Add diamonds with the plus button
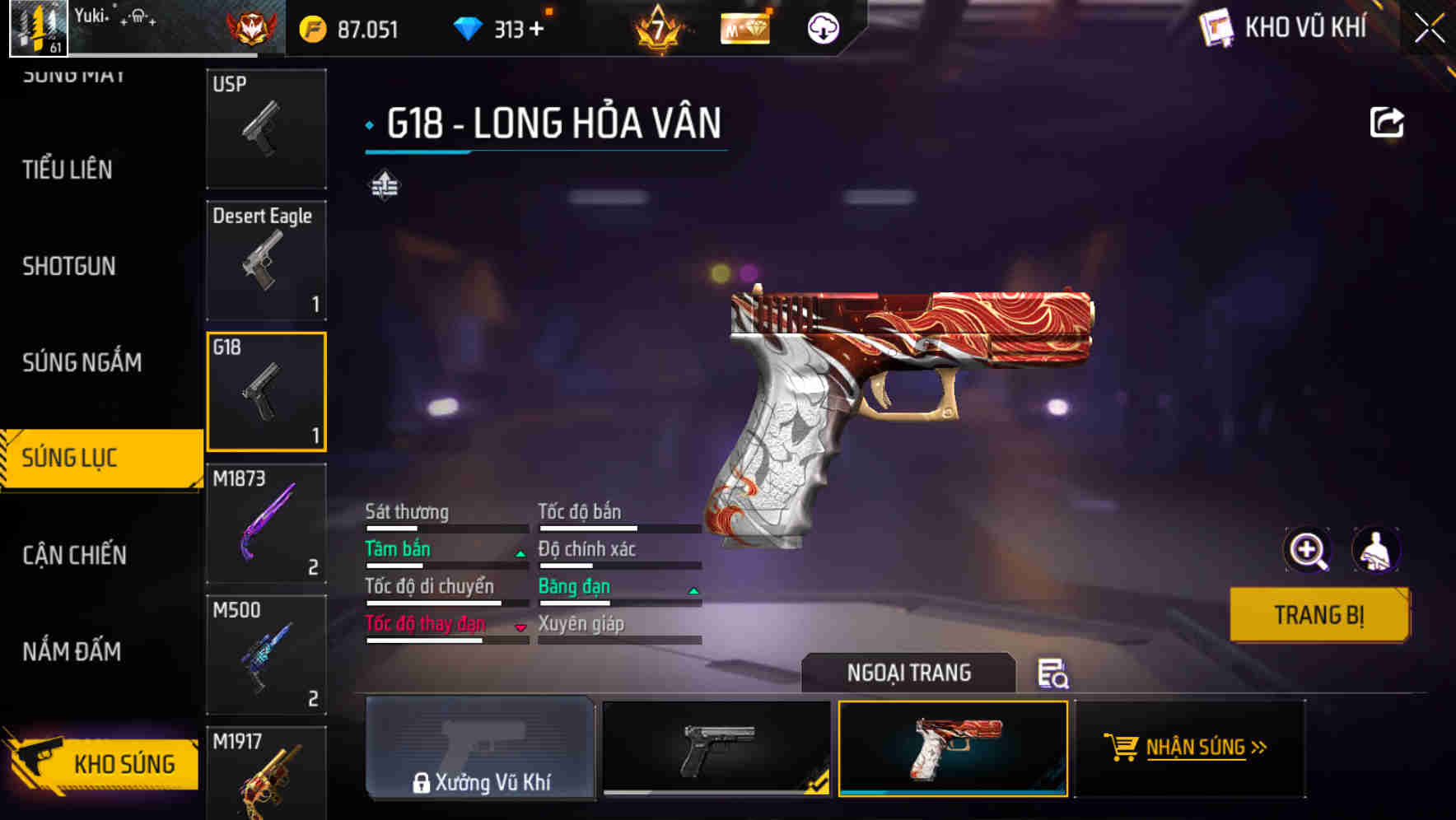 (537, 30)
